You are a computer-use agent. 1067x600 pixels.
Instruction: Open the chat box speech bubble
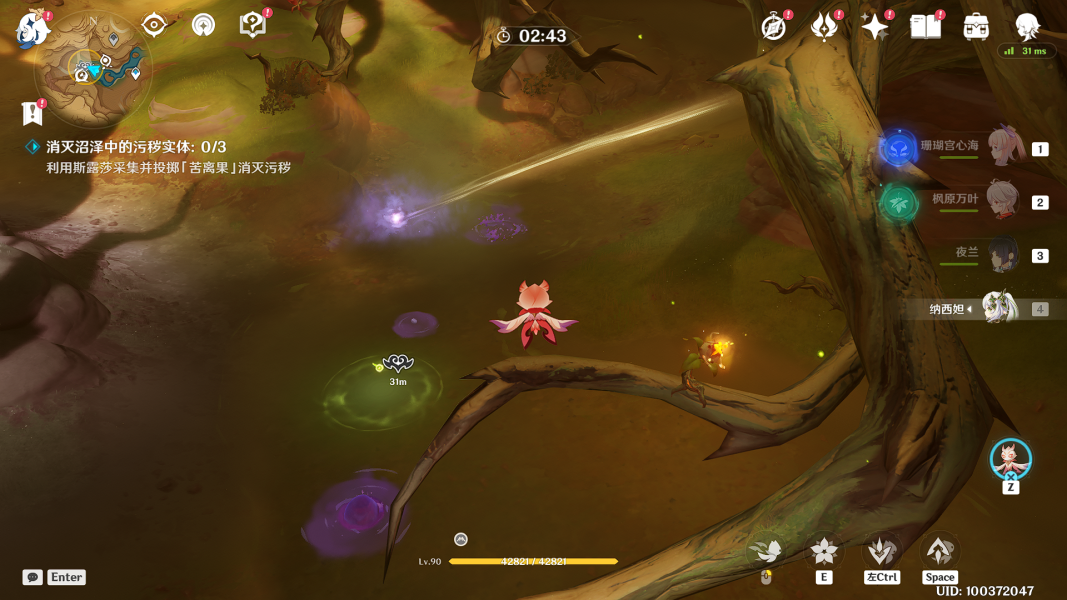click(33, 577)
